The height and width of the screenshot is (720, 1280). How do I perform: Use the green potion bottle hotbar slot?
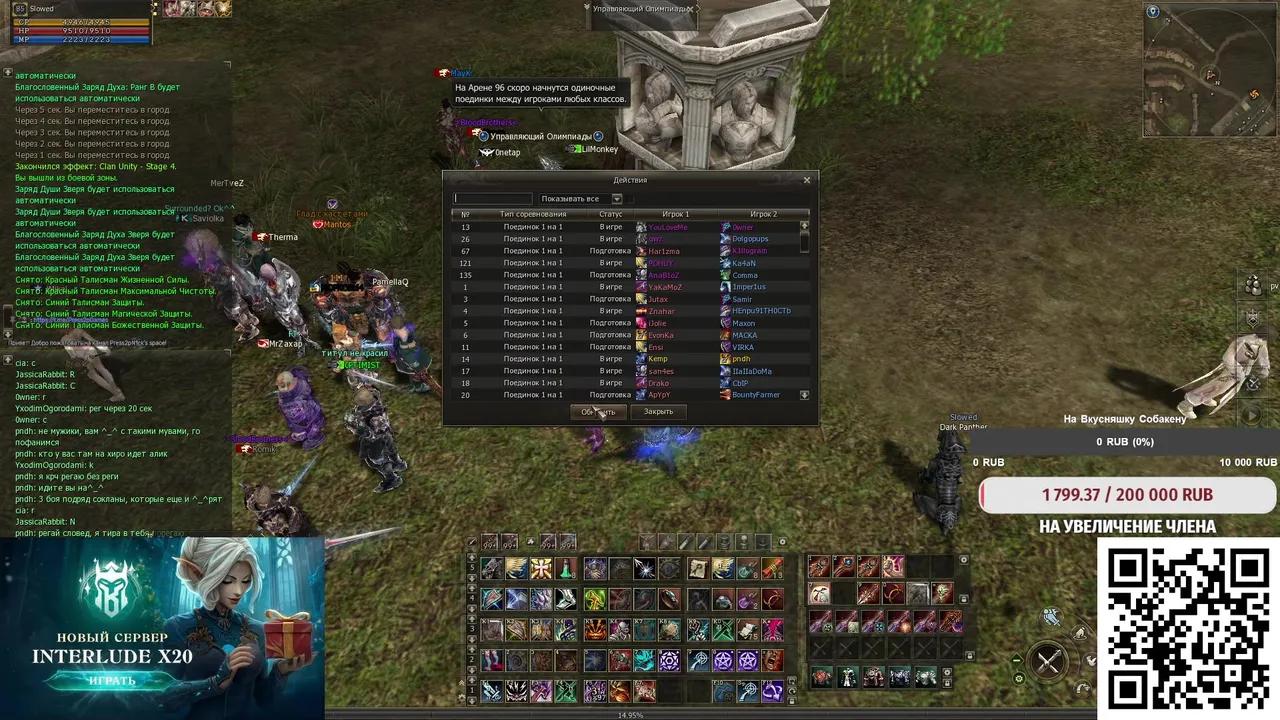pos(566,569)
